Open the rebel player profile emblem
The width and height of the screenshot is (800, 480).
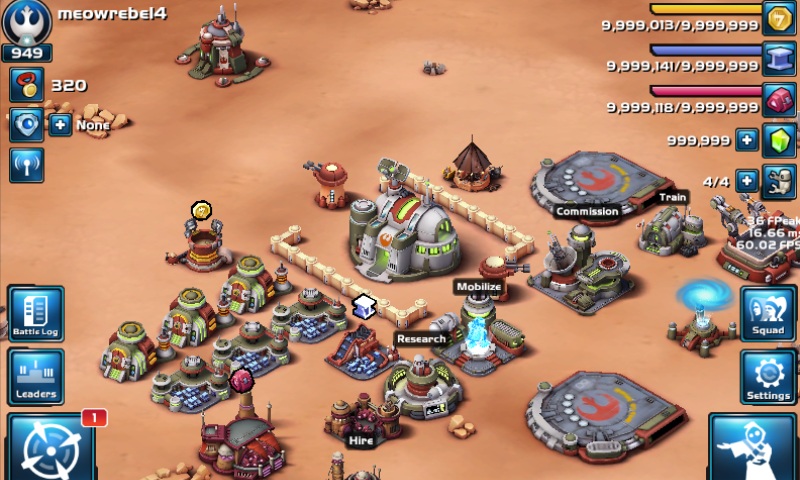tap(27, 22)
